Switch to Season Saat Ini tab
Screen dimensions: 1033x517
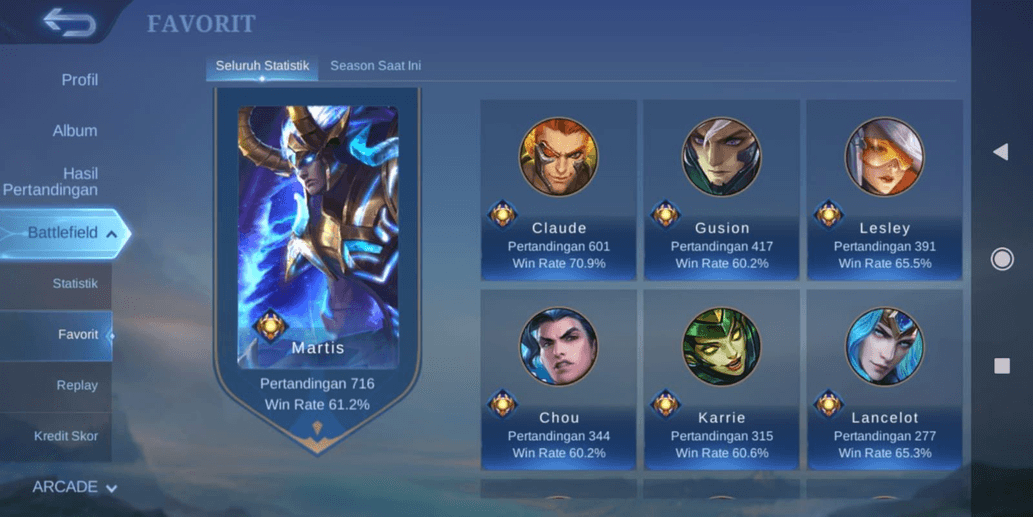click(x=375, y=66)
